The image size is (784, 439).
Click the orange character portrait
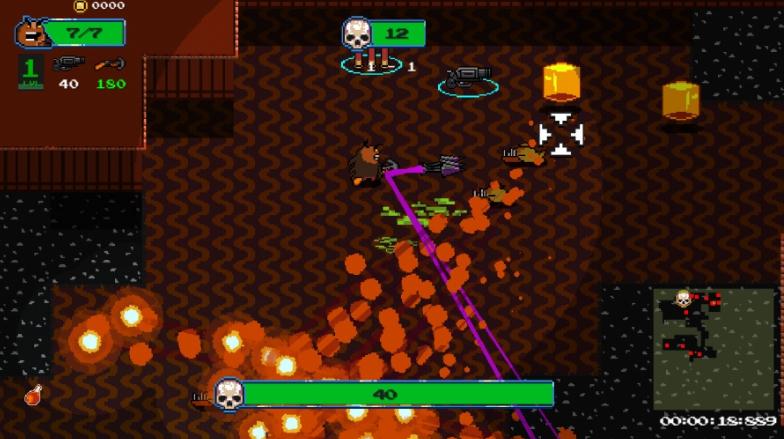pyautogui.click(x=31, y=33)
